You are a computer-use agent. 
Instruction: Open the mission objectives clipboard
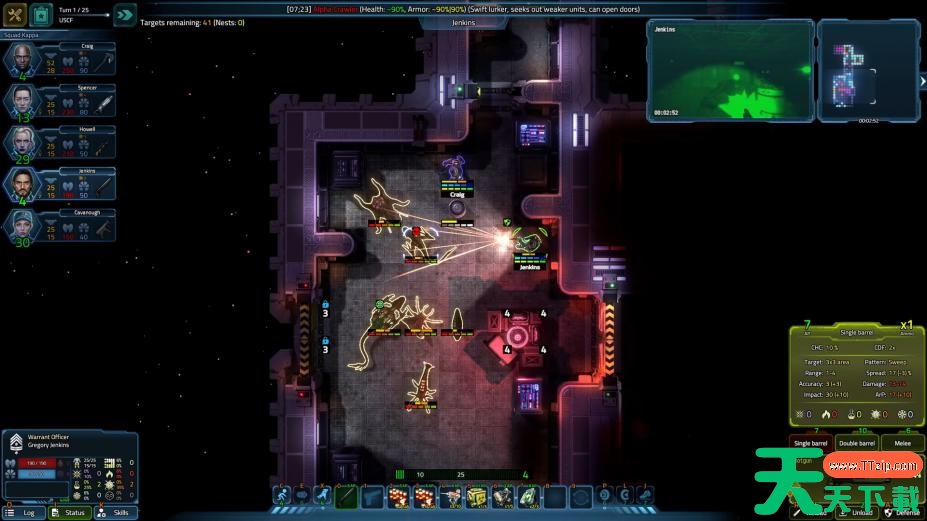pos(42,15)
